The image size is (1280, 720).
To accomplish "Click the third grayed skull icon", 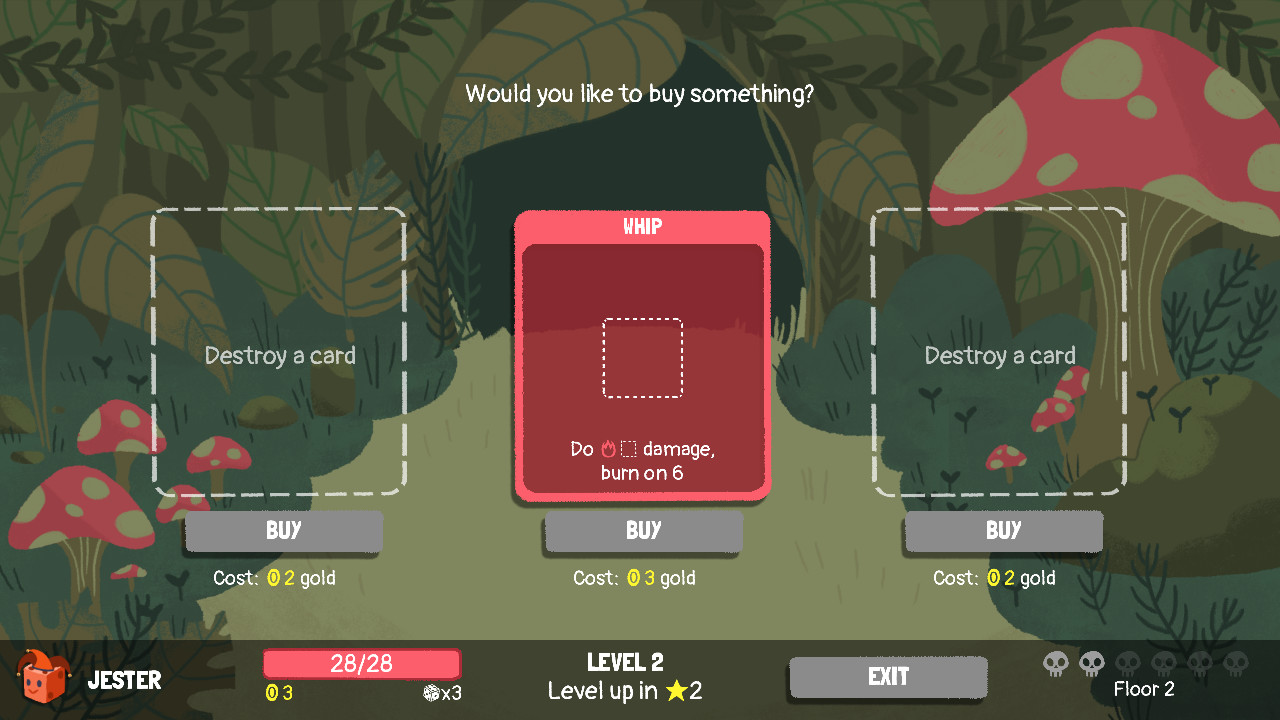I will (x=1127, y=662).
